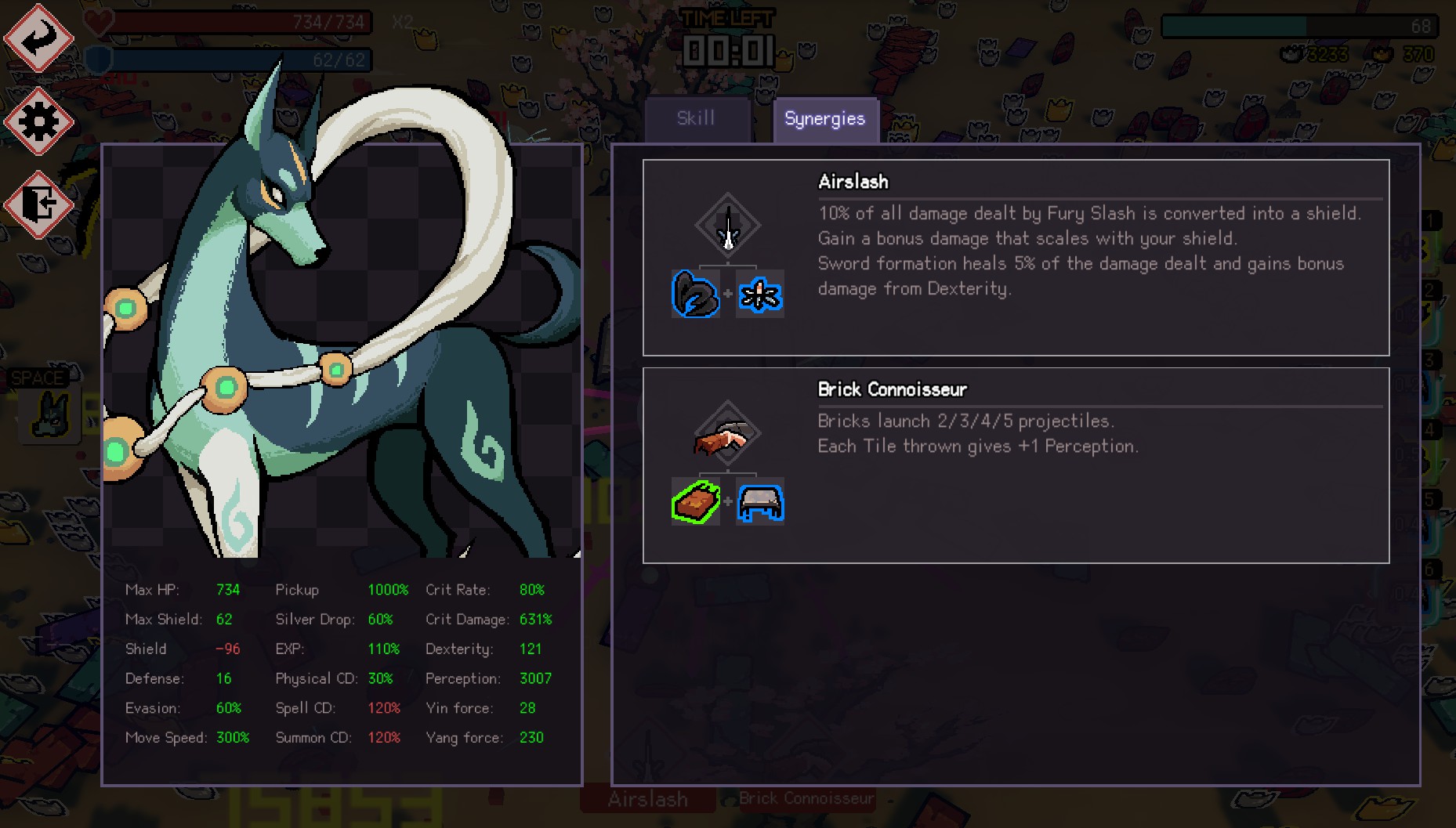
Task: Click the blue claw slash skill icon
Action: click(x=696, y=295)
